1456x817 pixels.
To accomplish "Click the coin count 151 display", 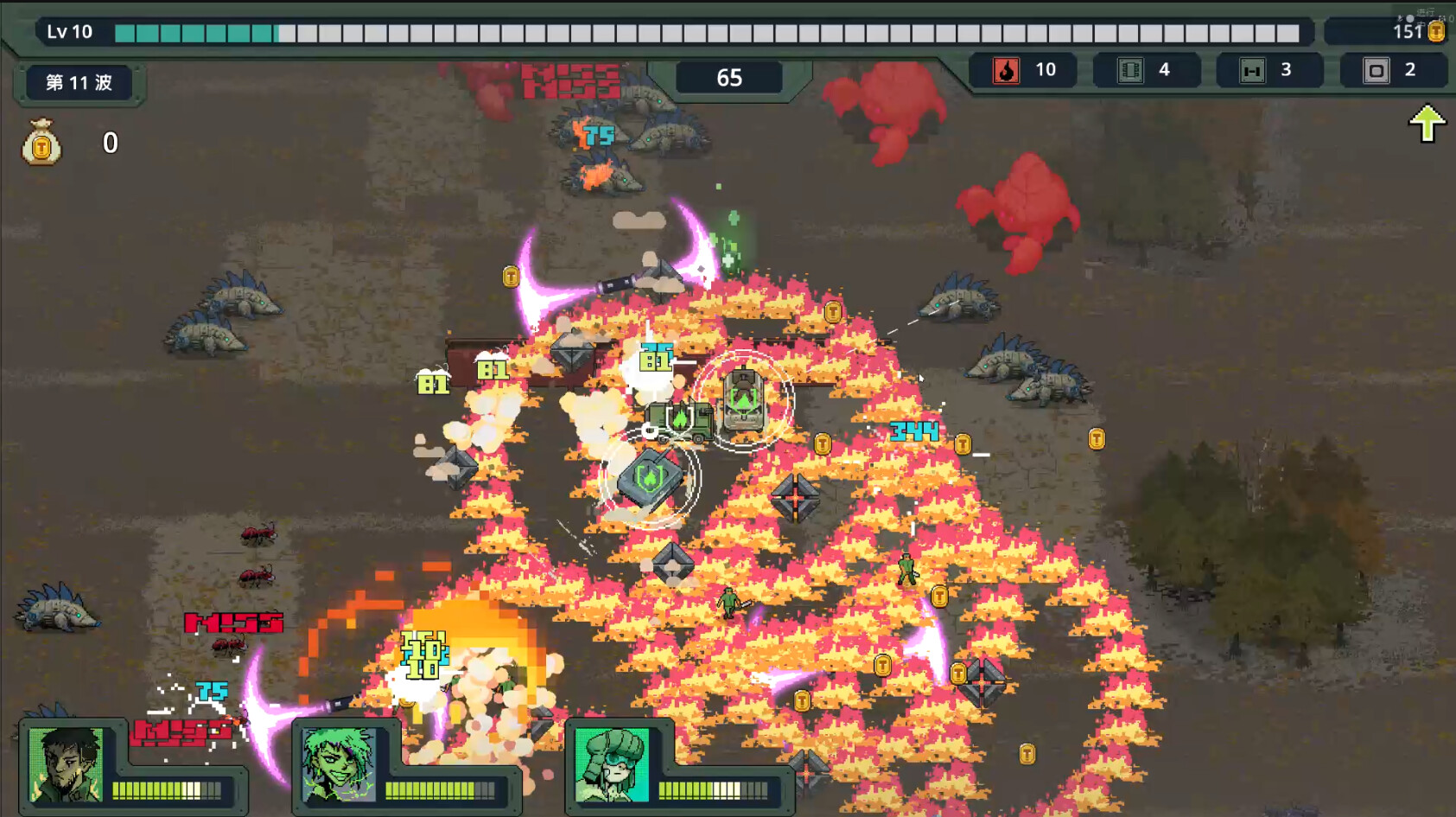I will point(1408,31).
